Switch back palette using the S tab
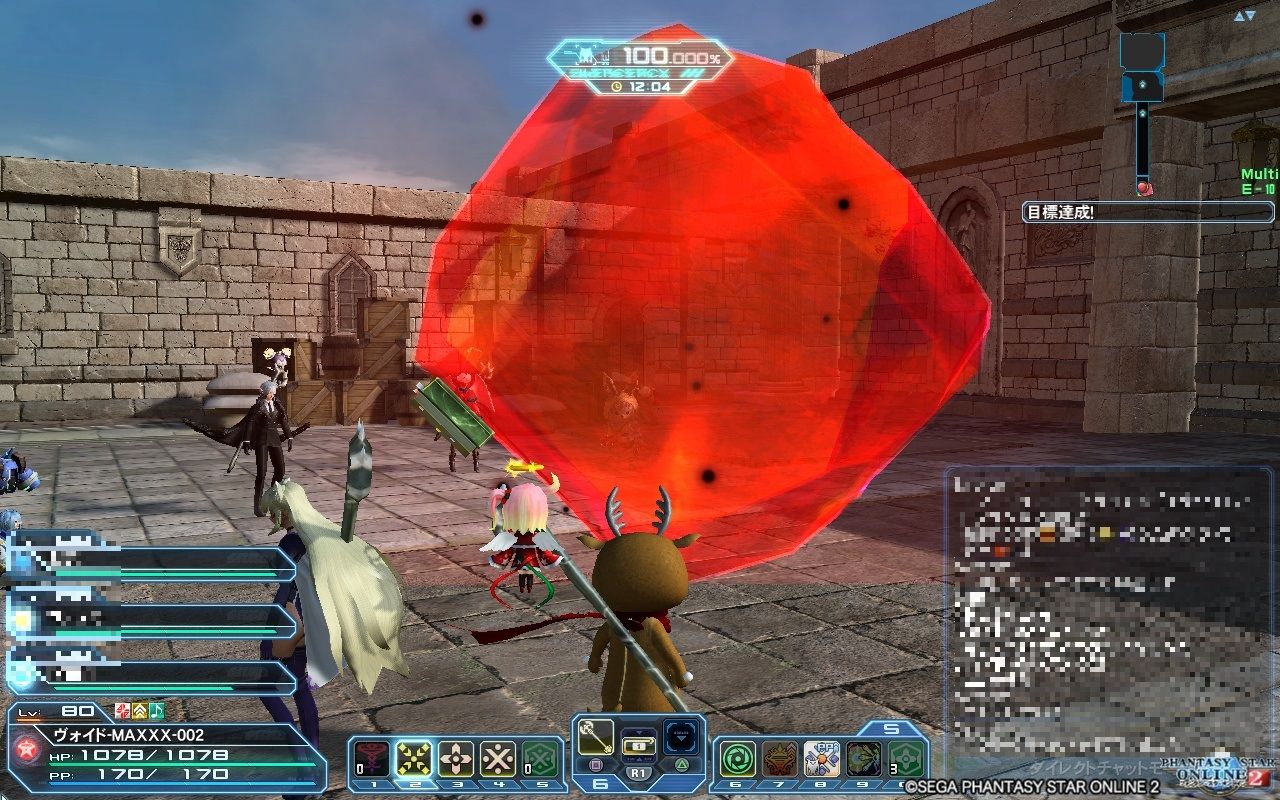 pos(891,727)
